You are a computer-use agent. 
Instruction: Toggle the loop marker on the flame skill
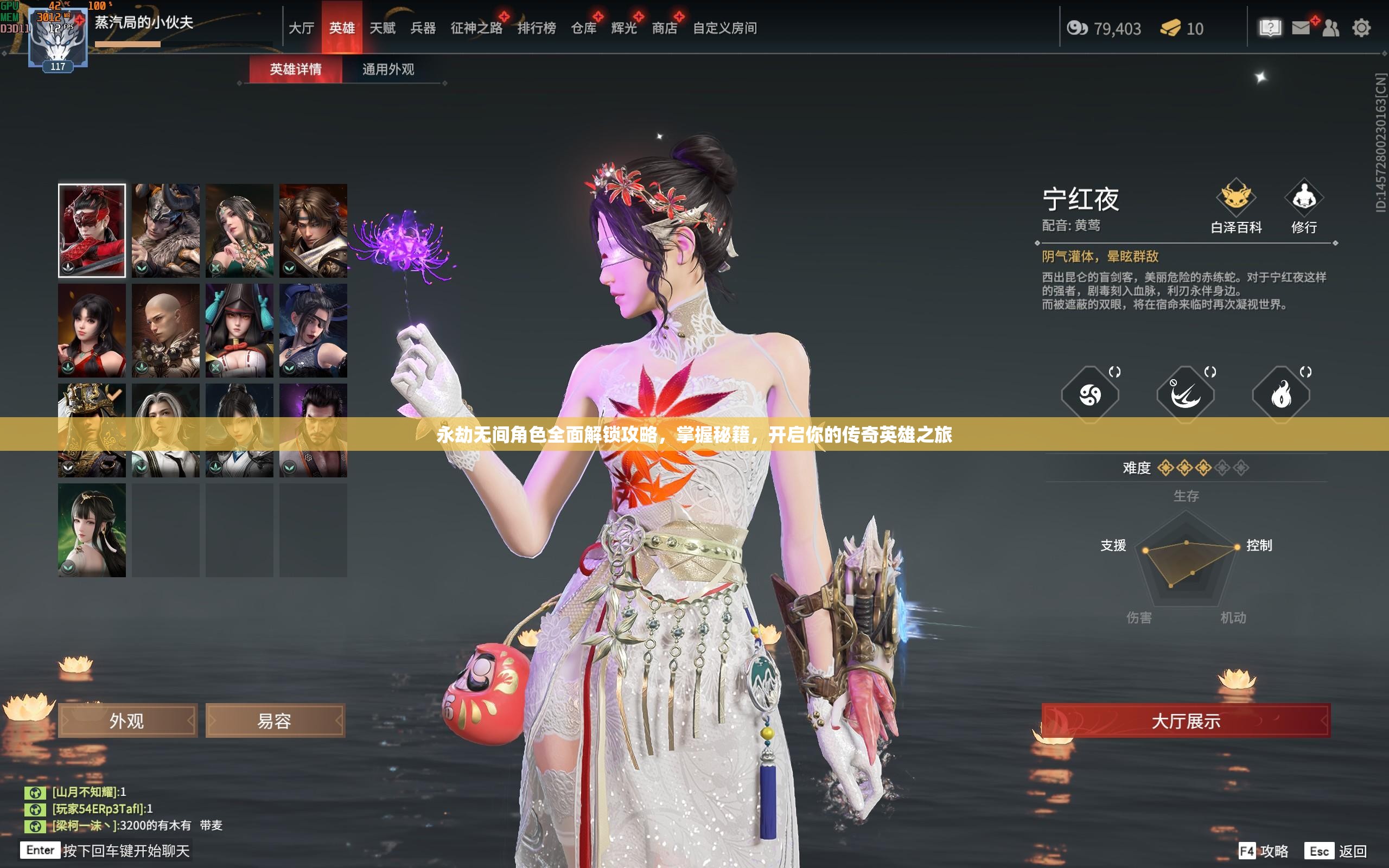(1307, 372)
